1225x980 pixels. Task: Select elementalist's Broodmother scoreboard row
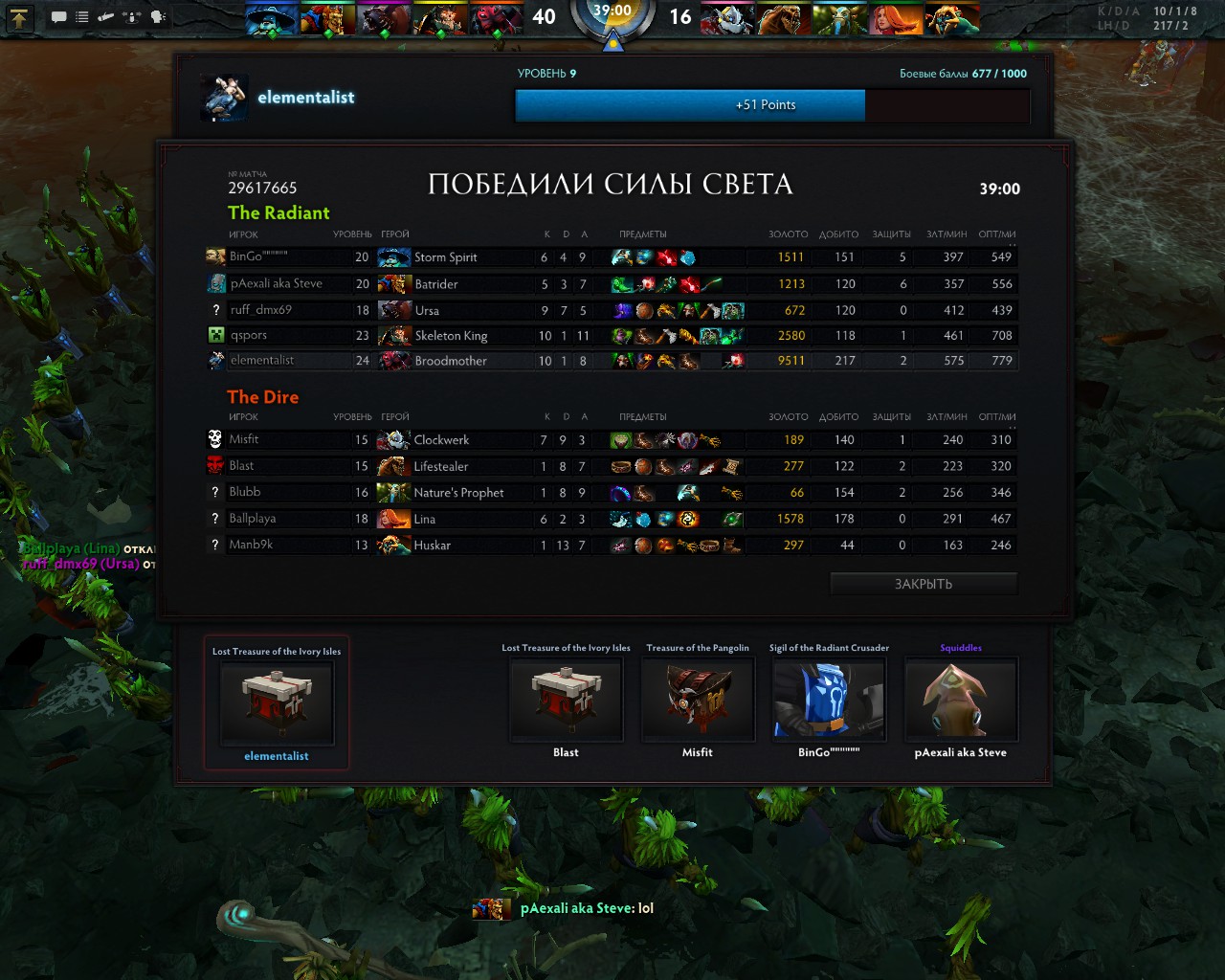pos(612,361)
